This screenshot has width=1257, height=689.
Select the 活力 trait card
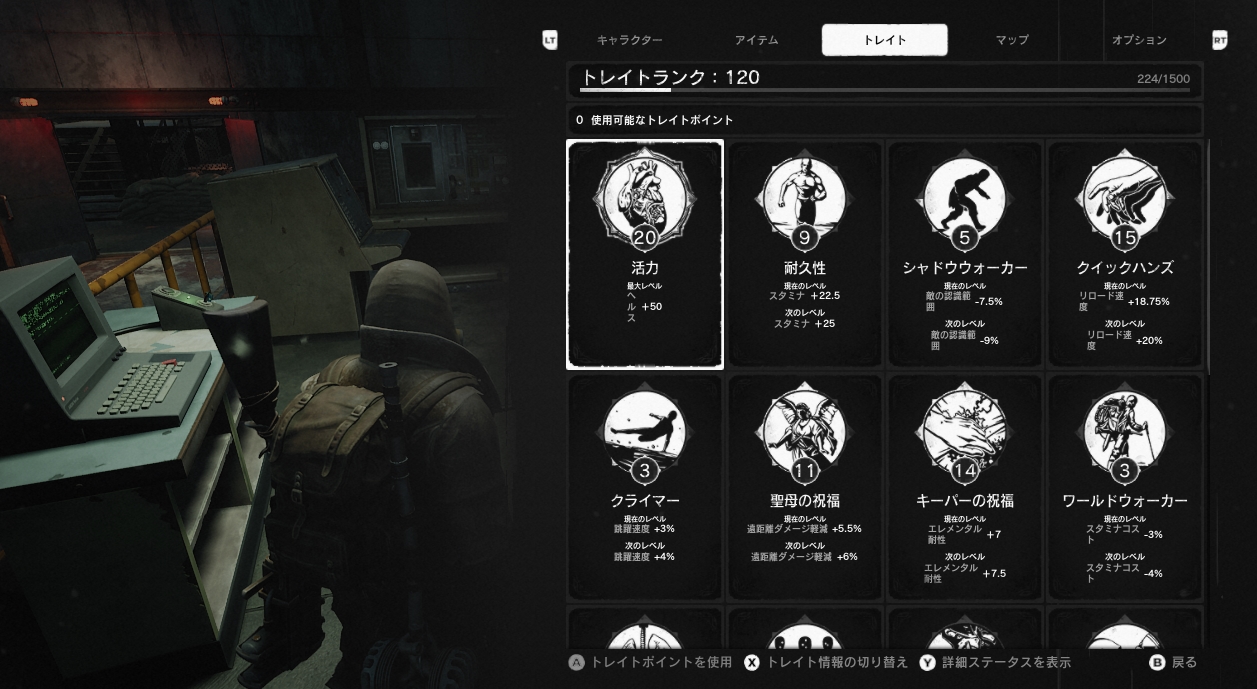pos(645,255)
